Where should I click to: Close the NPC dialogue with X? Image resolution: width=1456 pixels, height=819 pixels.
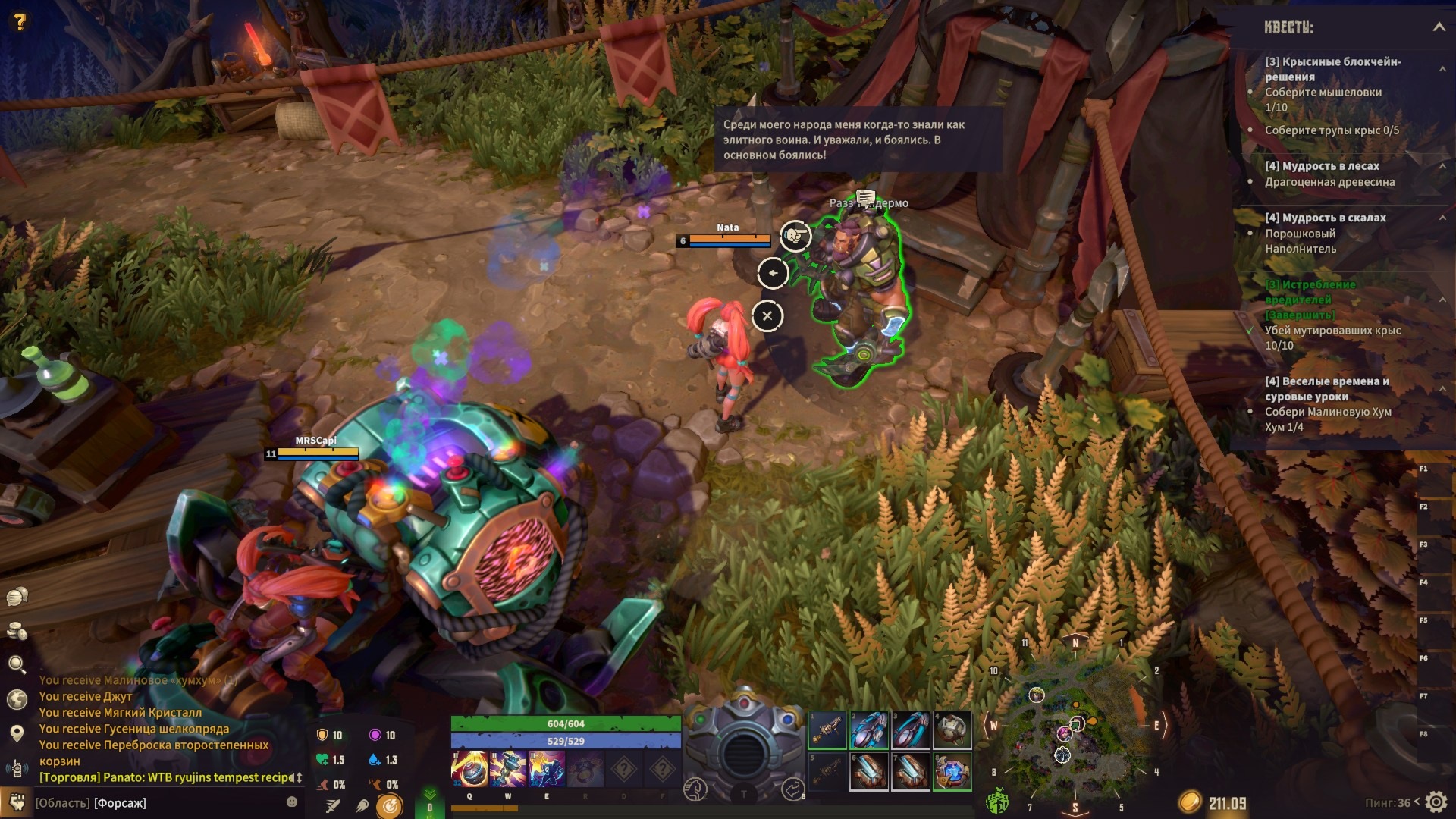point(767,316)
